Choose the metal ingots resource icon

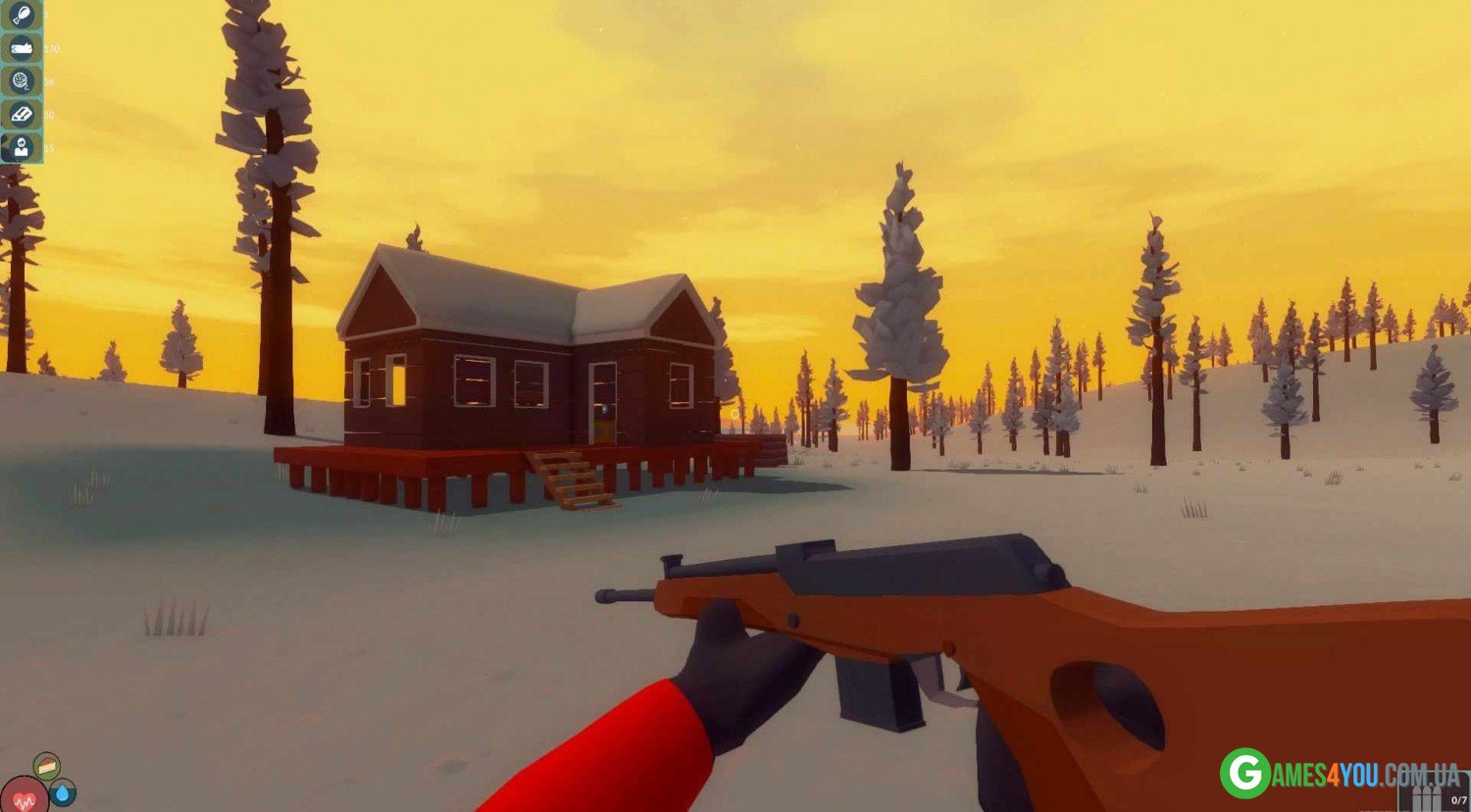tap(21, 115)
